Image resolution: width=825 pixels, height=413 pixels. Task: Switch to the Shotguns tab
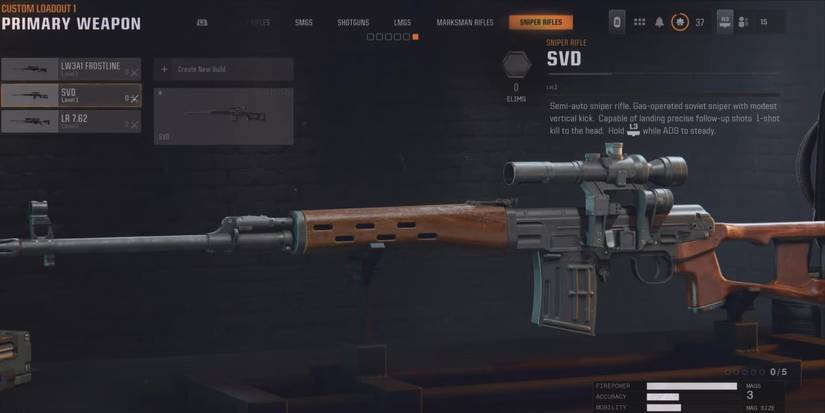pyautogui.click(x=353, y=22)
